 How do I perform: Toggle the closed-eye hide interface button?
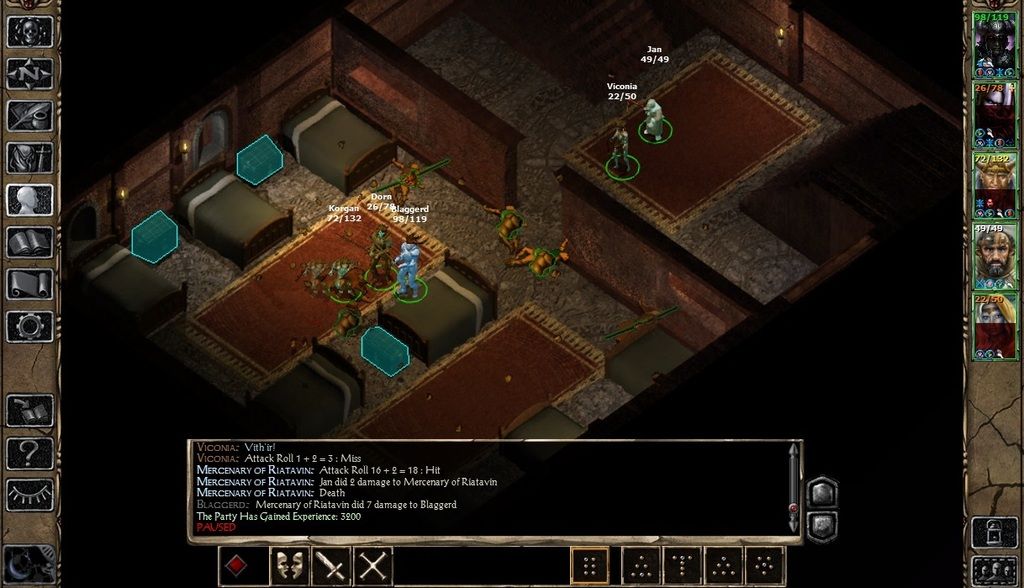click(30, 493)
